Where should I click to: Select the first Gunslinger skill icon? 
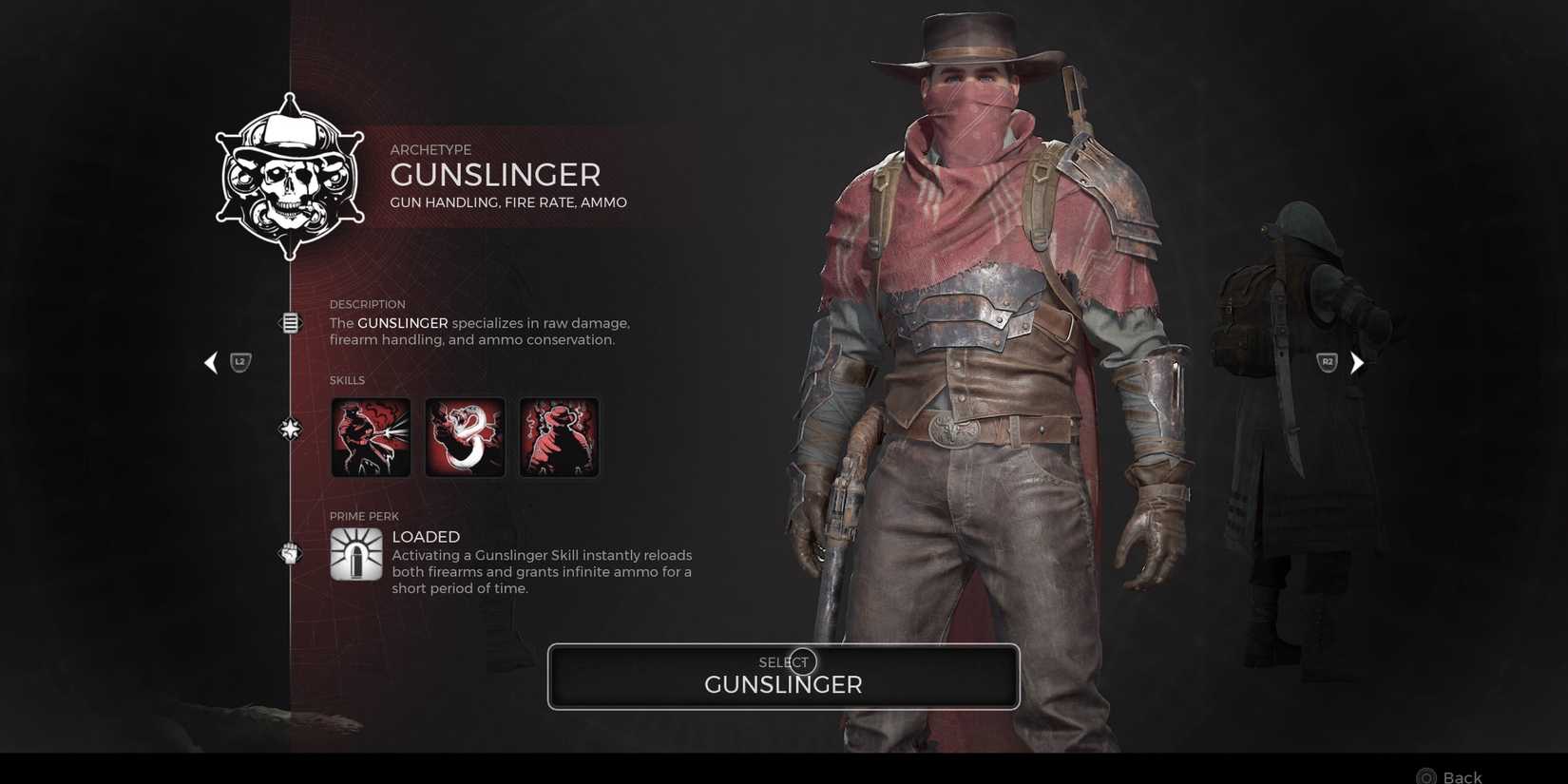[371, 436]
